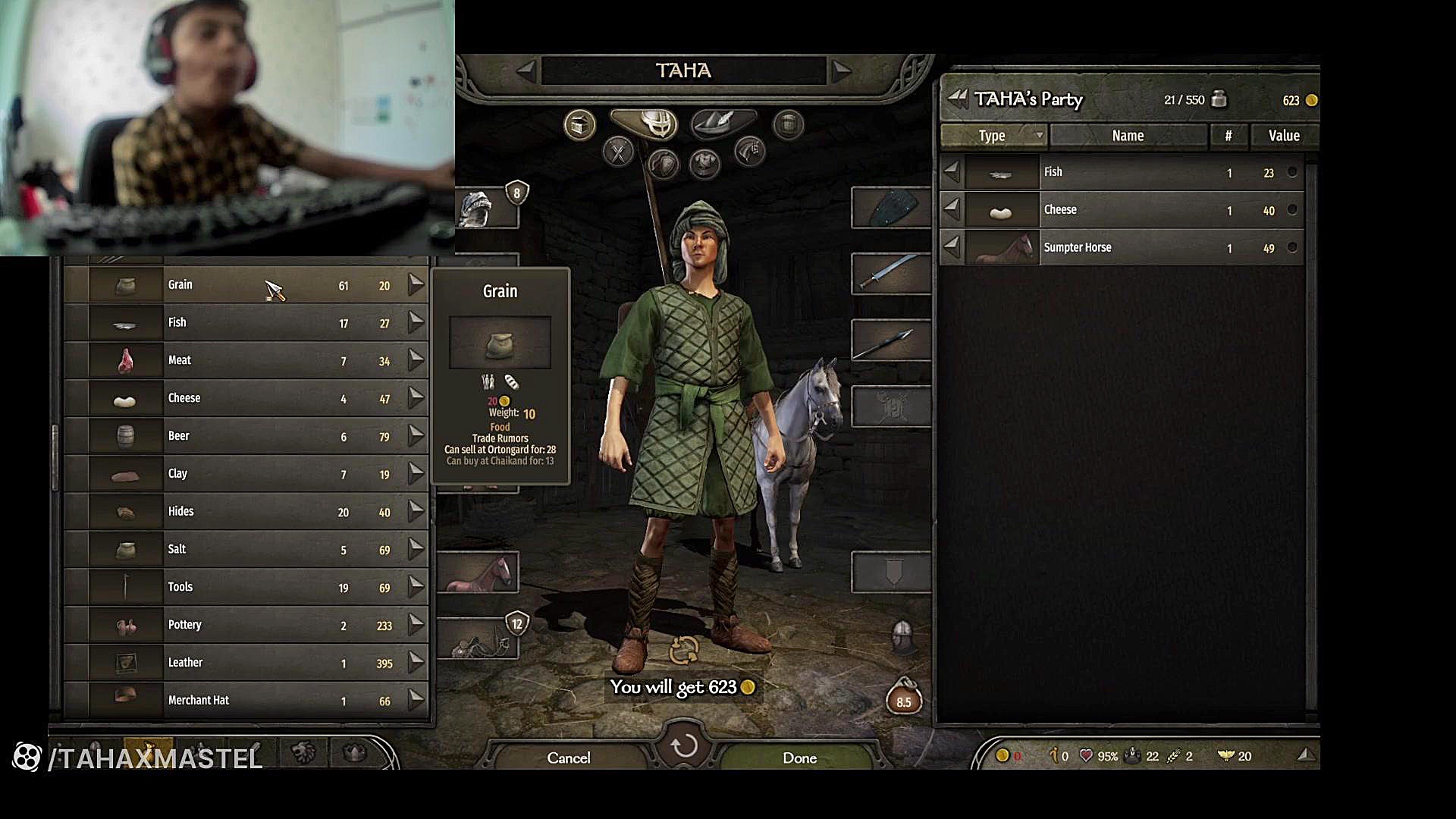The height and width of the screenshot is (819, 1456).
Task: Confirm the trade with Done
Action: [799, 758]
